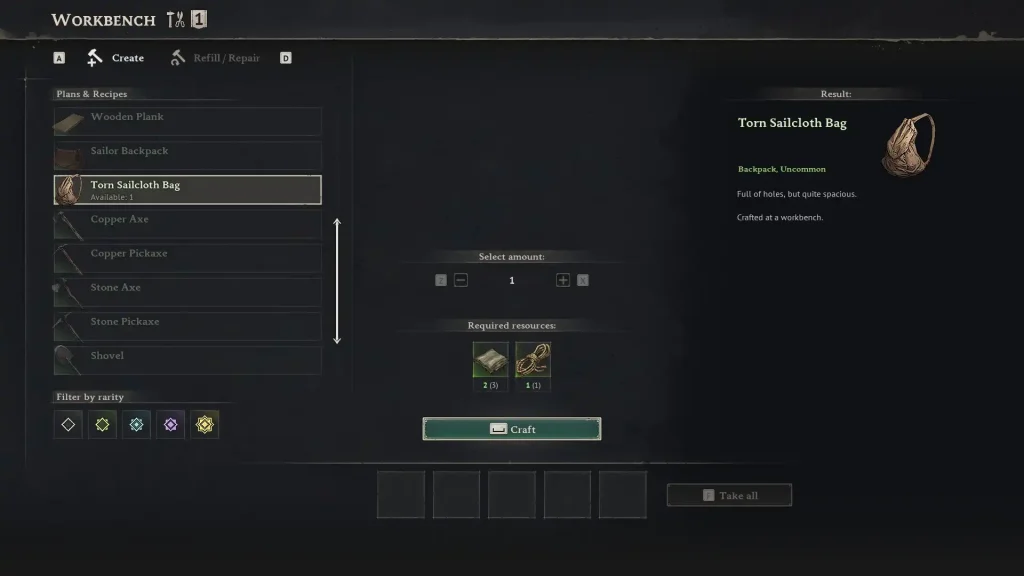Filter by yellow legendary rarity
1024x576 pixels.
click(204, 425)
